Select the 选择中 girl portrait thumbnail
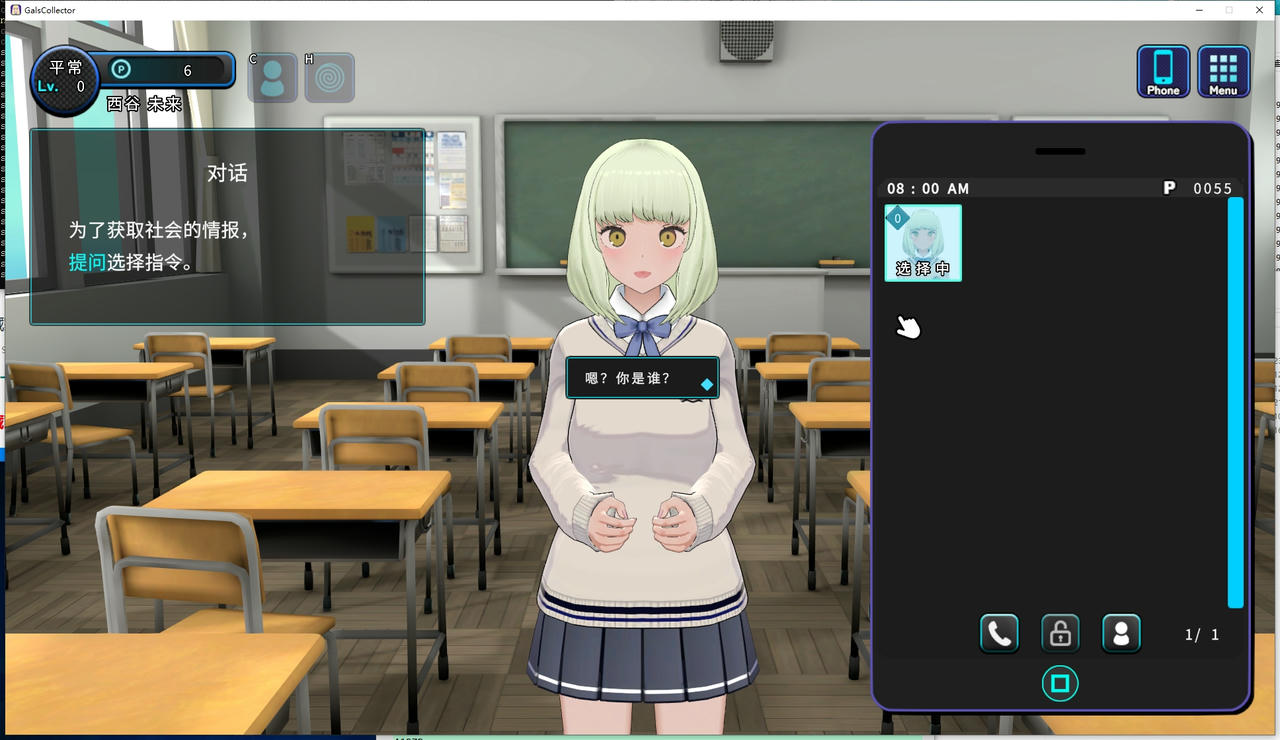The height and width of the screenshot is (740, 1280). click(922, 240)
